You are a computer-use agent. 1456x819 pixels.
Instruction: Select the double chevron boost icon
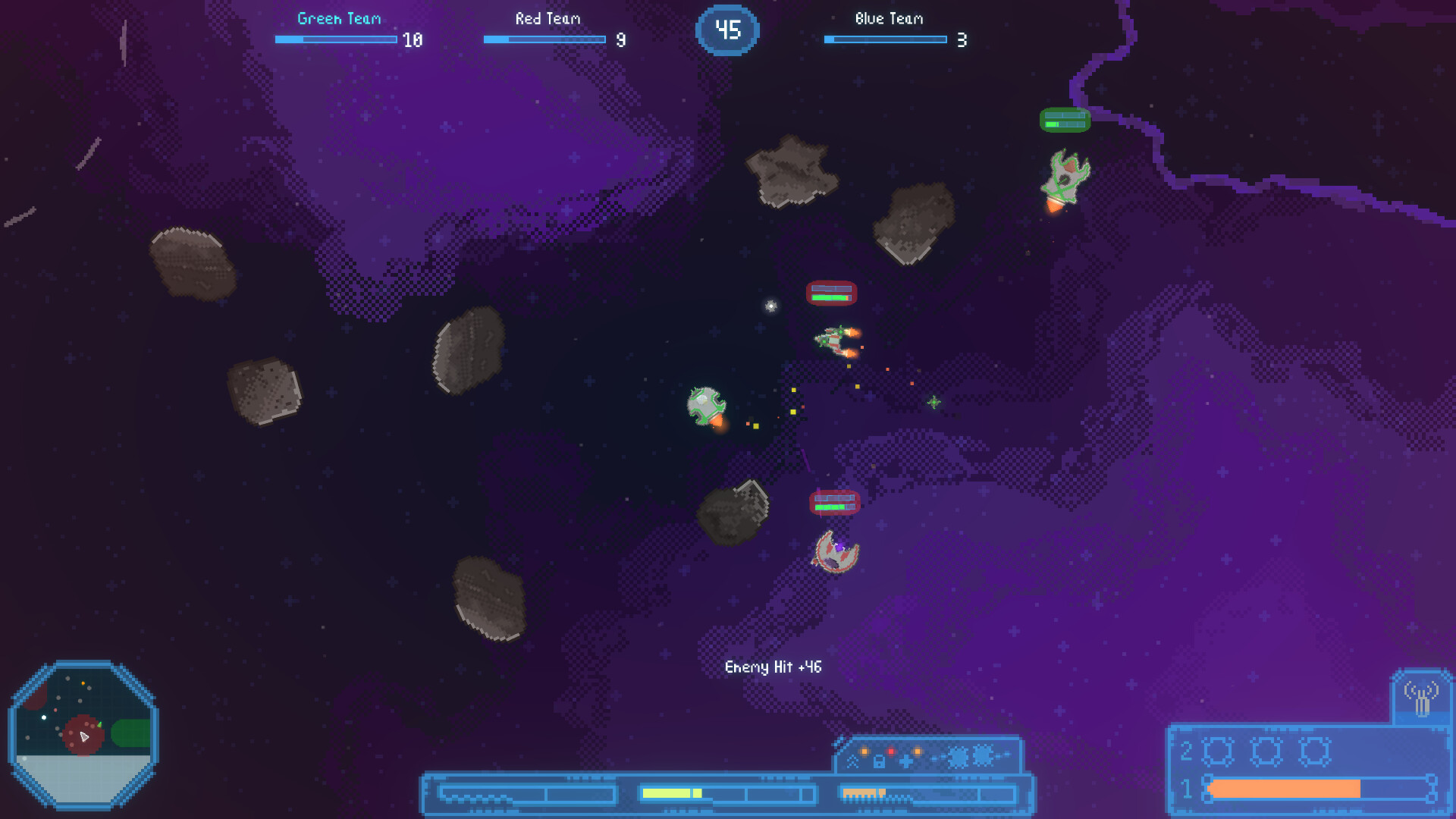click(x=853, y=761)
